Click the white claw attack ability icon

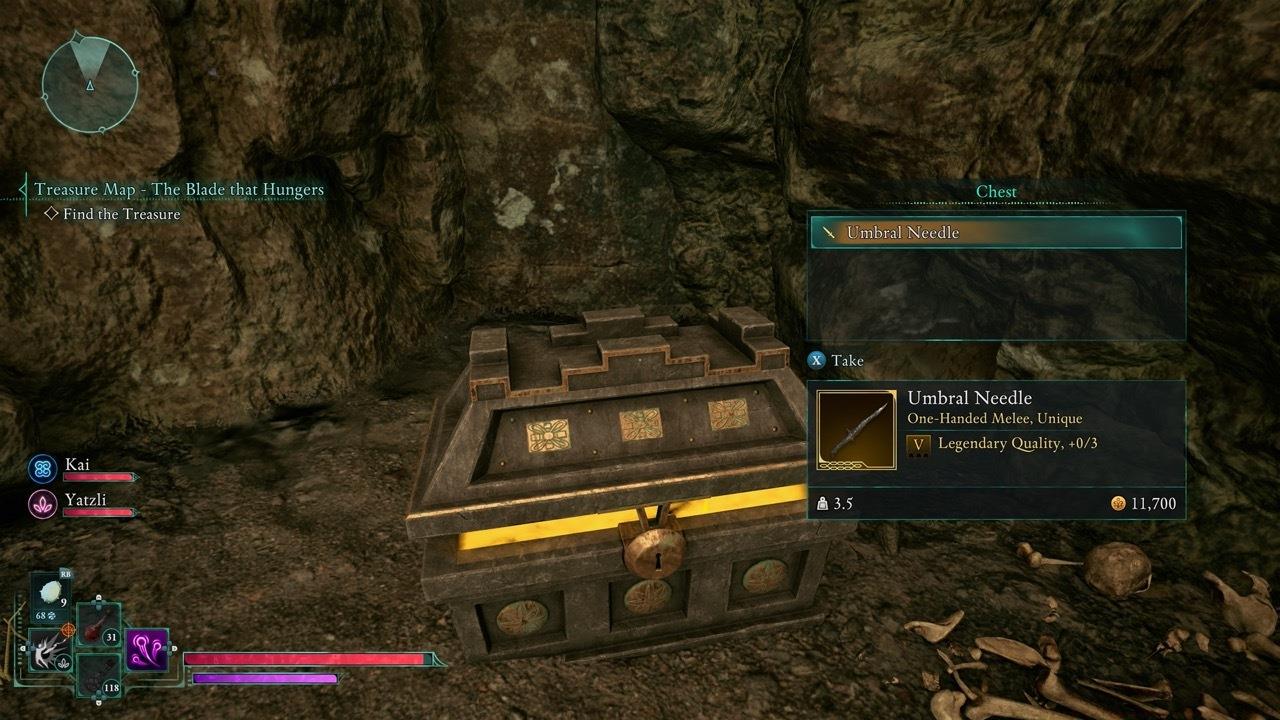[x=49, y=650]
